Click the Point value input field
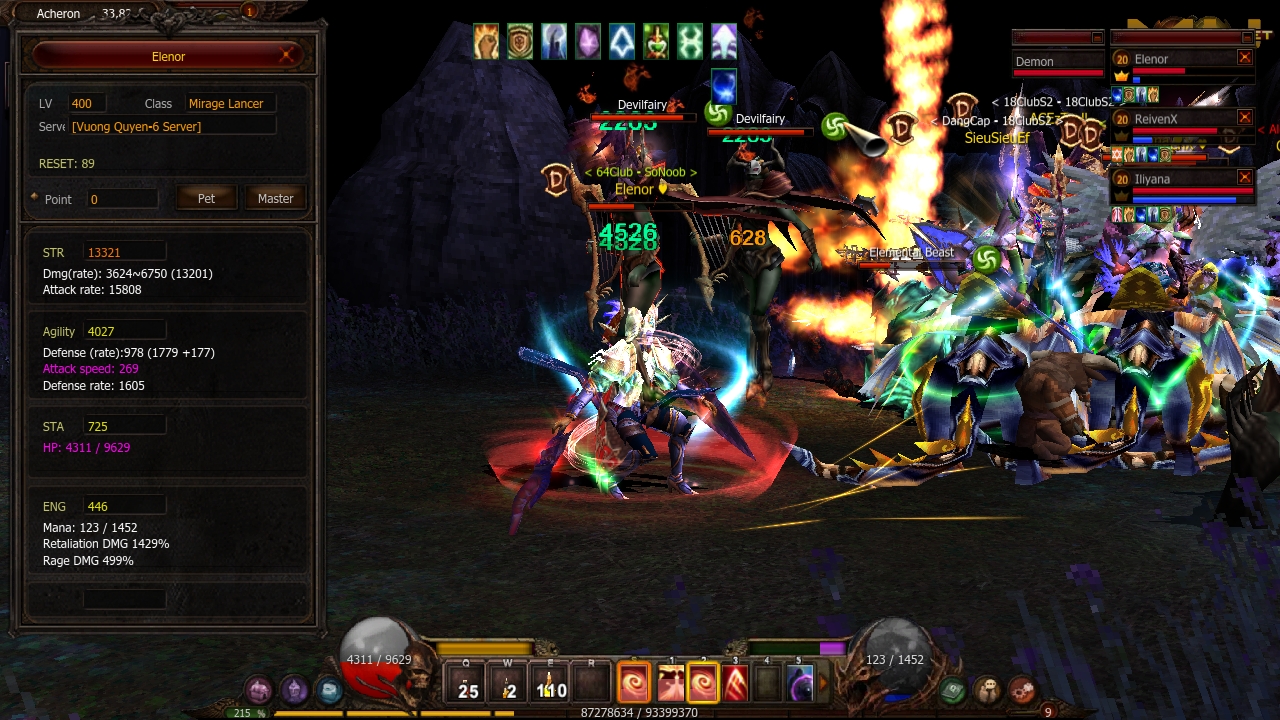Image resolution: width=1280 pixels, height=720 pixels. click(x=122, y=199)
